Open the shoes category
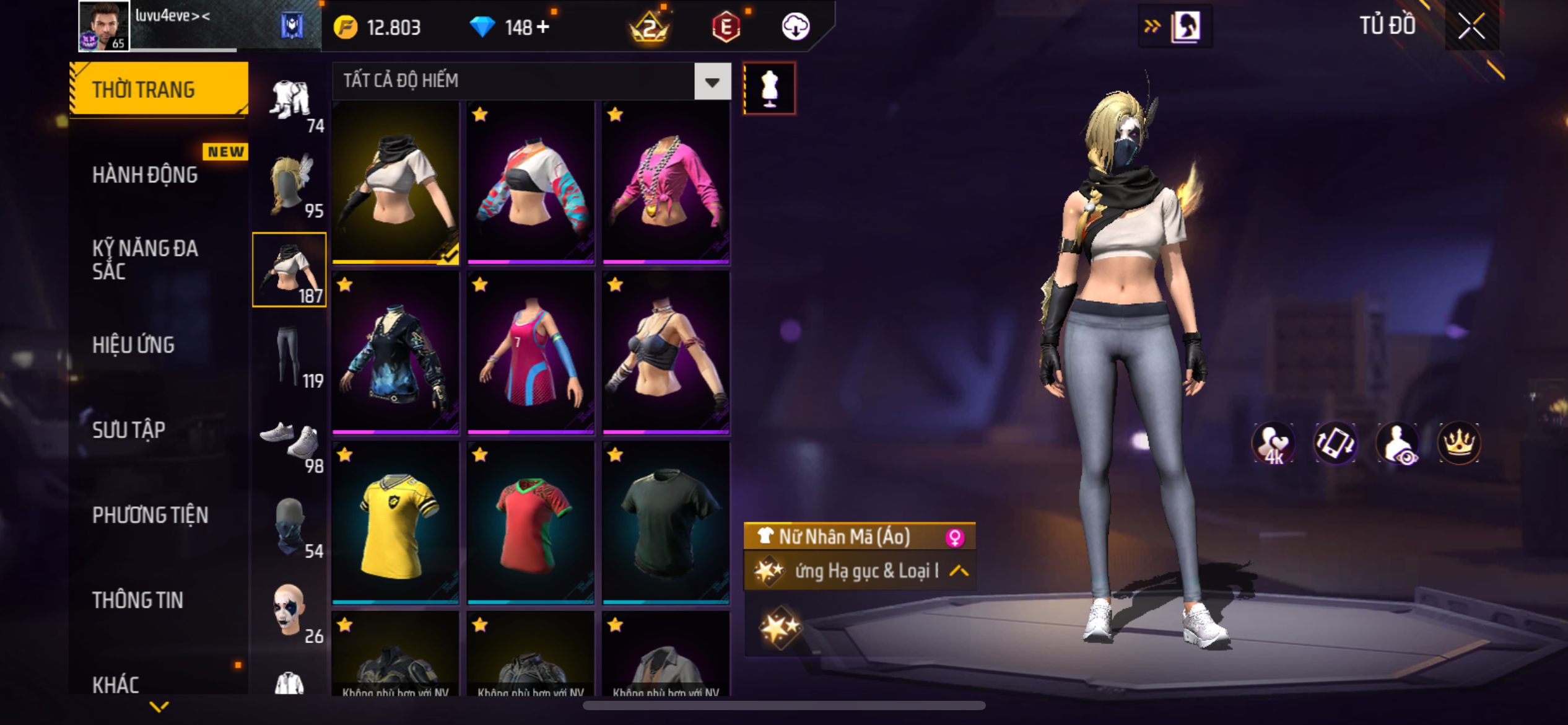The width and height of the screenshot is (1568, 725). click(x=289, y=442)
